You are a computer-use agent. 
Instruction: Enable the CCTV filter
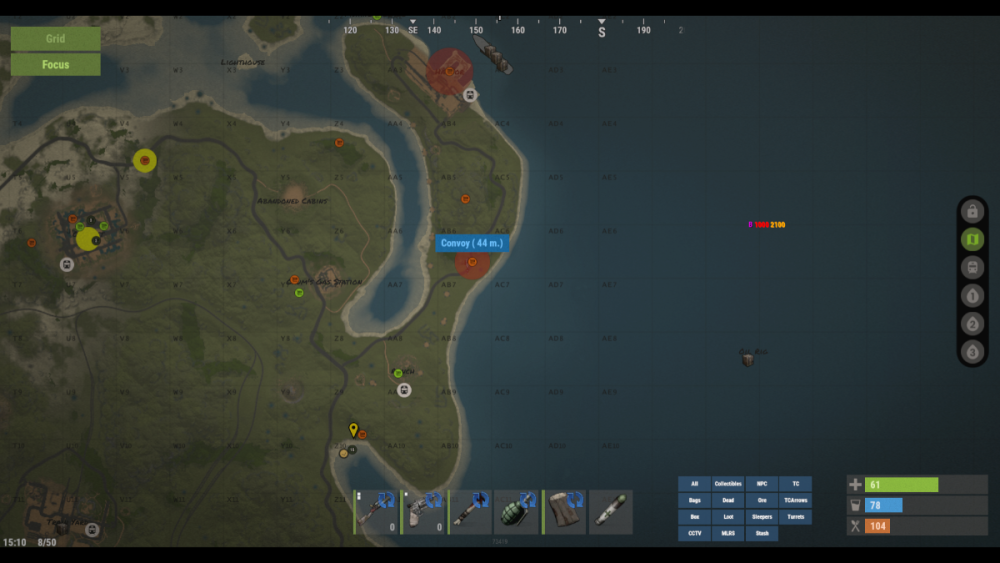point(694,534)
